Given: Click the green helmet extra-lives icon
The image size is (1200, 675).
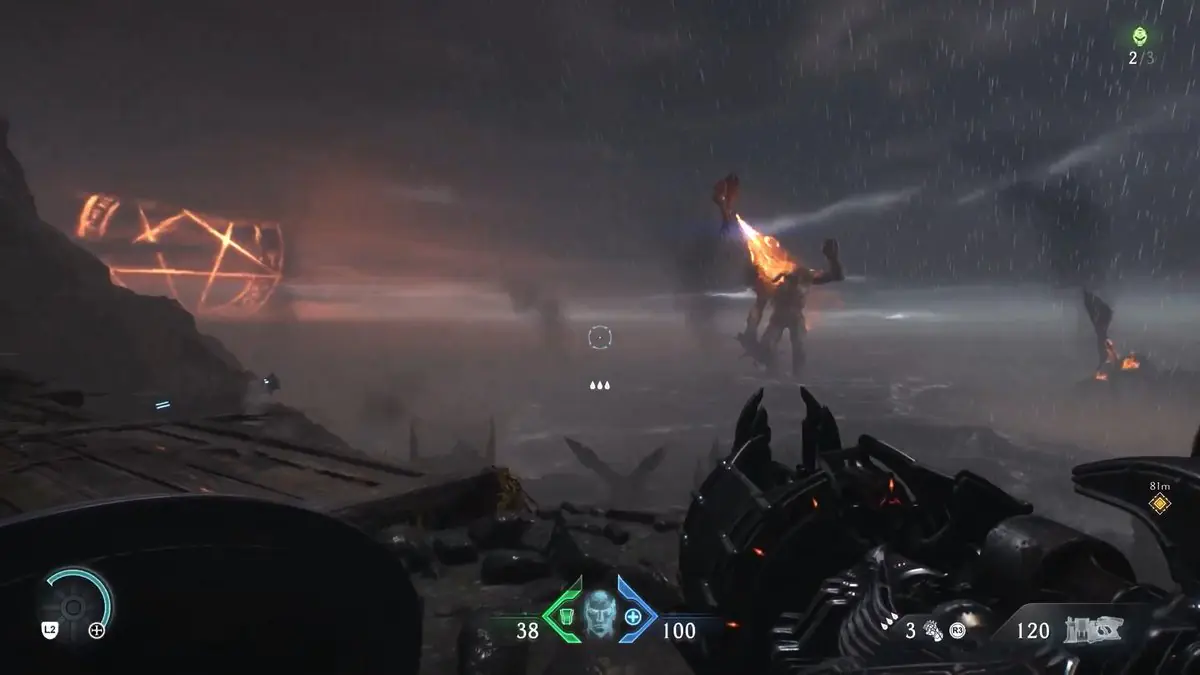Looking at the screenshot, I should pos(1139,37).
